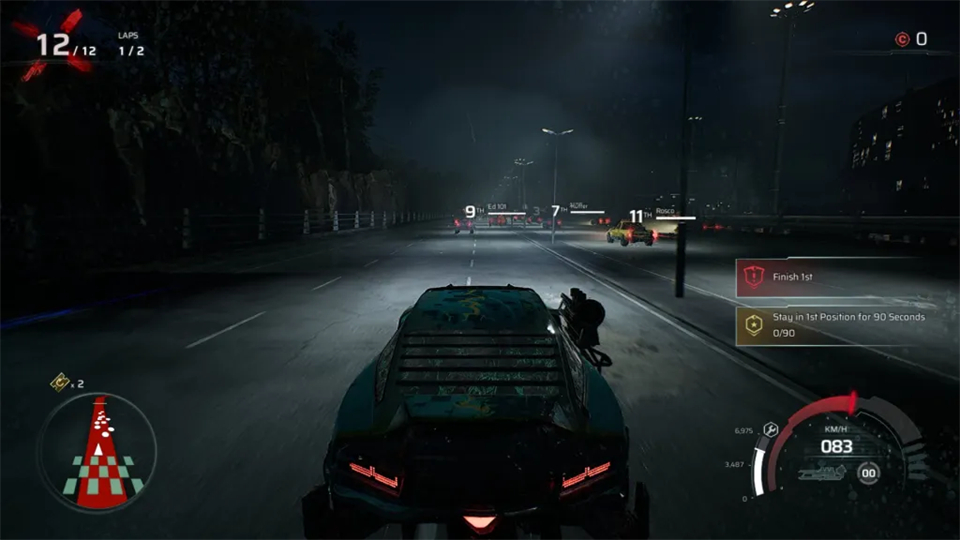This screenshot has width=960, height=540.
Task: Click the wrench repair icon by the speedometer
Action: 770,429
